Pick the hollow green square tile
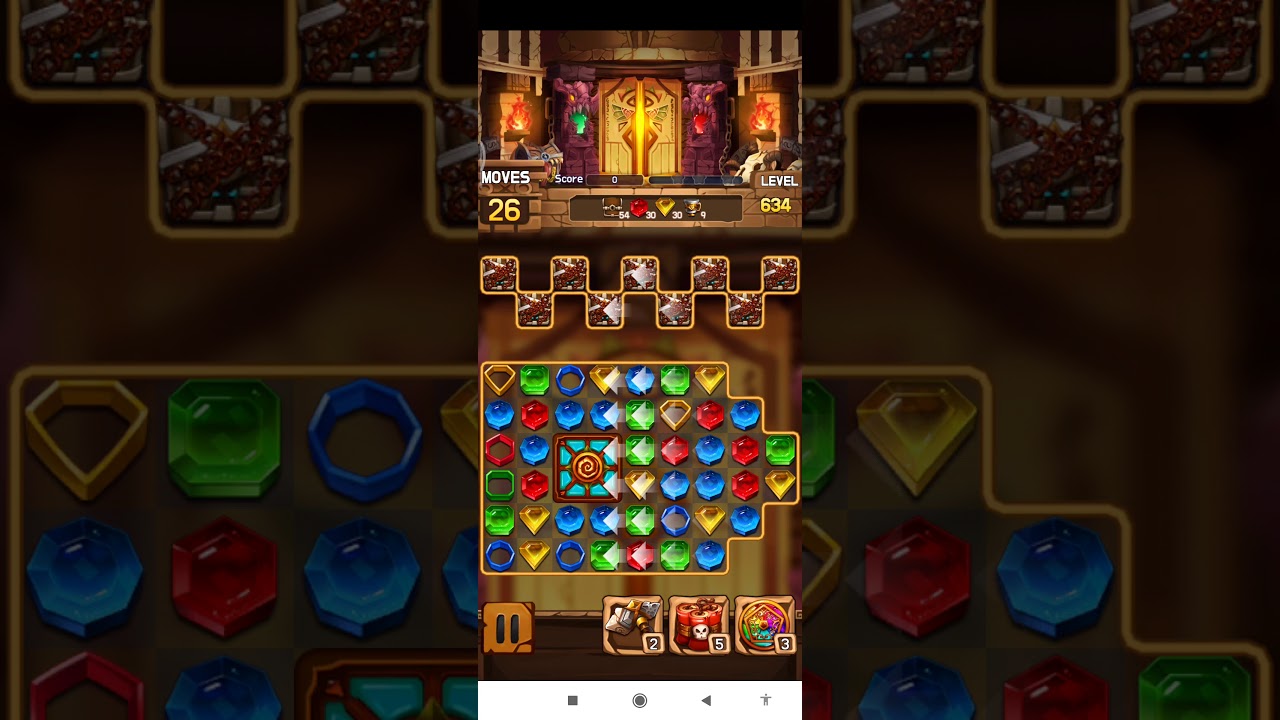 tap(499, 485)
